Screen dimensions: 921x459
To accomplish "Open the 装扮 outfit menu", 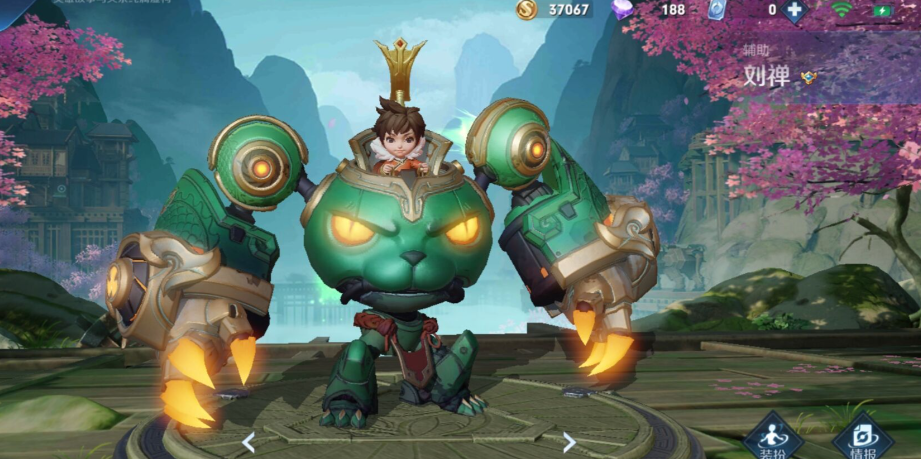I will (x=773, y=437).
